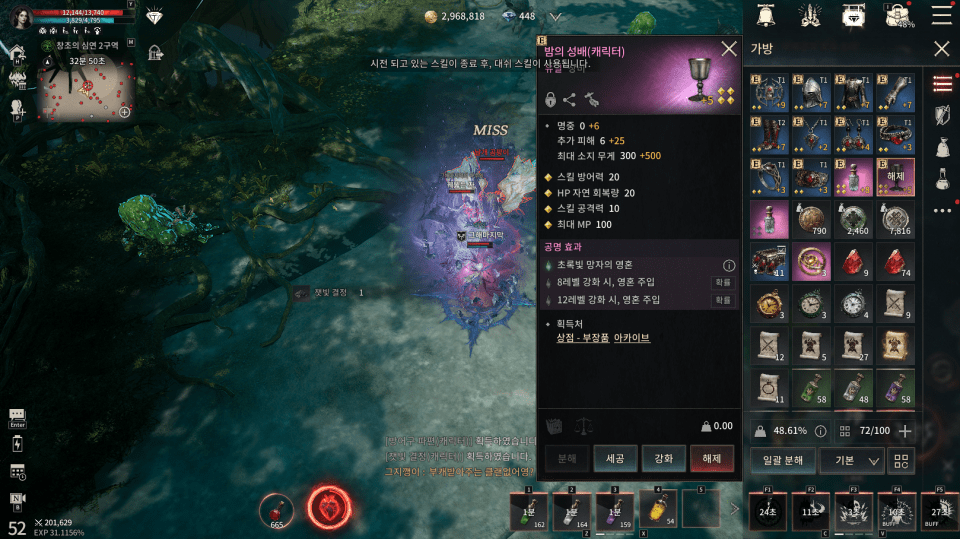Viewport: 960px width, 539px height.
Task: Click the 일괄 분해 bulk dismantle button
Action: tap(782, 461)
